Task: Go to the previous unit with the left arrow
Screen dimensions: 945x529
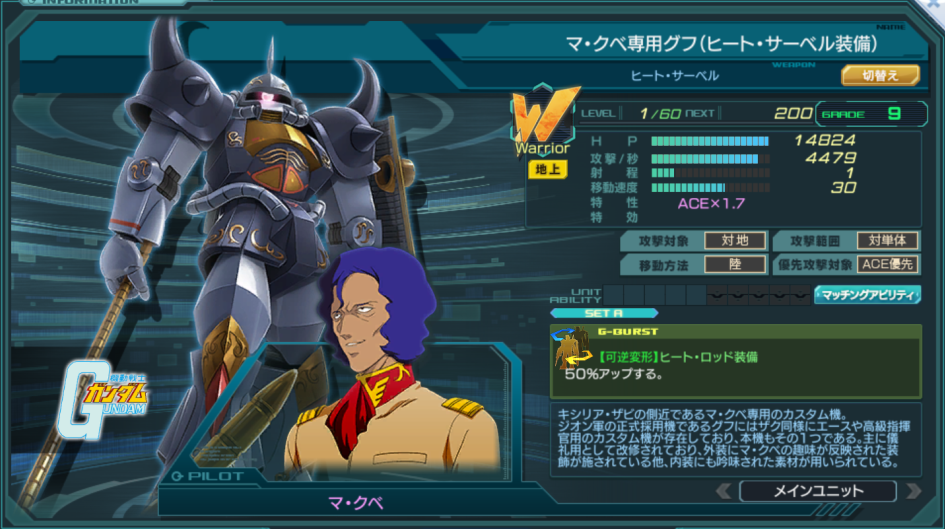Action: click(724, 491)
